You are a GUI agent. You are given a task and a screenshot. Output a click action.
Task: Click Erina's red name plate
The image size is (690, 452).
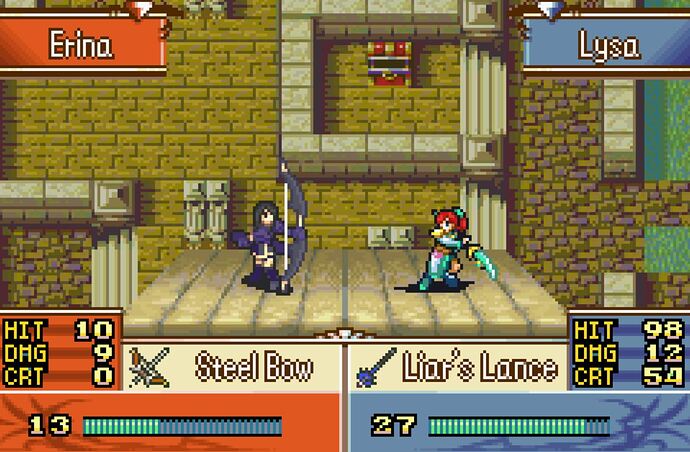[82, 45]
